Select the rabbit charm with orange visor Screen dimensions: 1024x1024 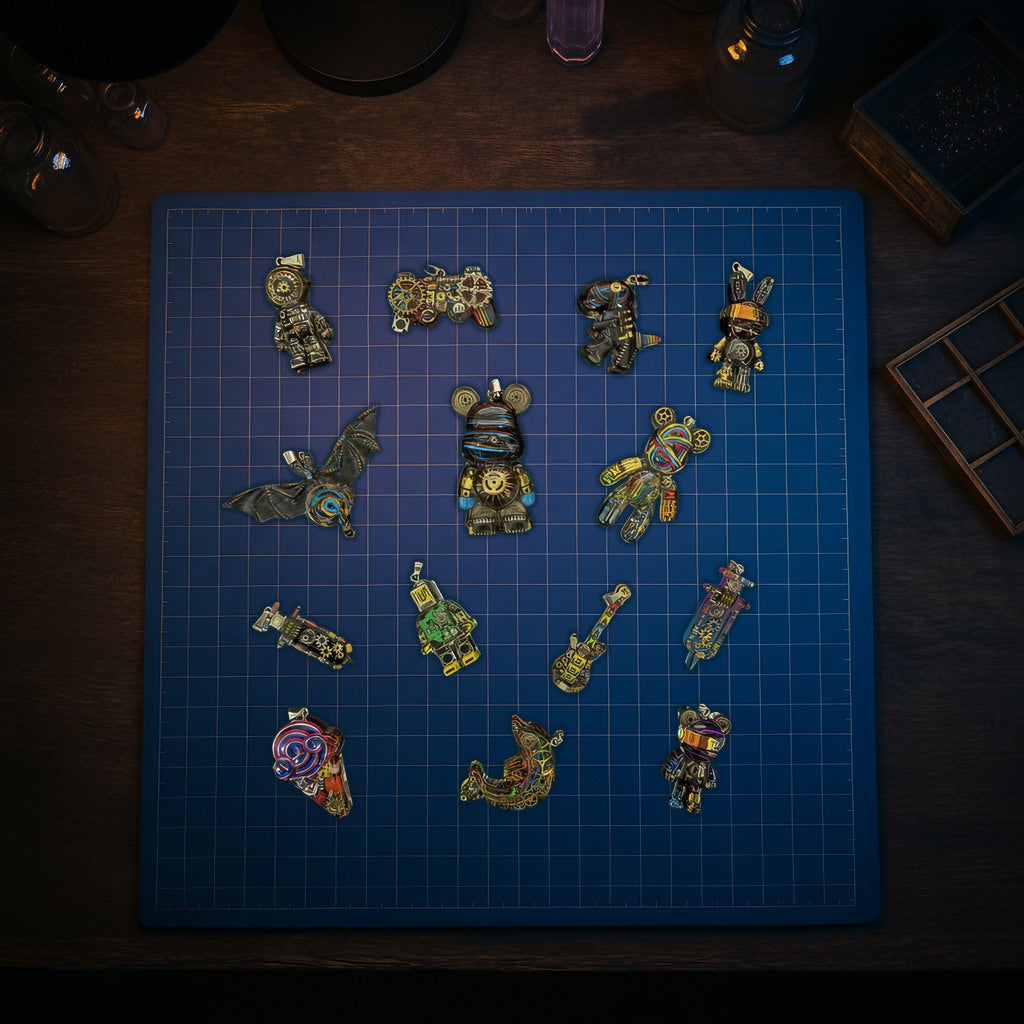741,330
